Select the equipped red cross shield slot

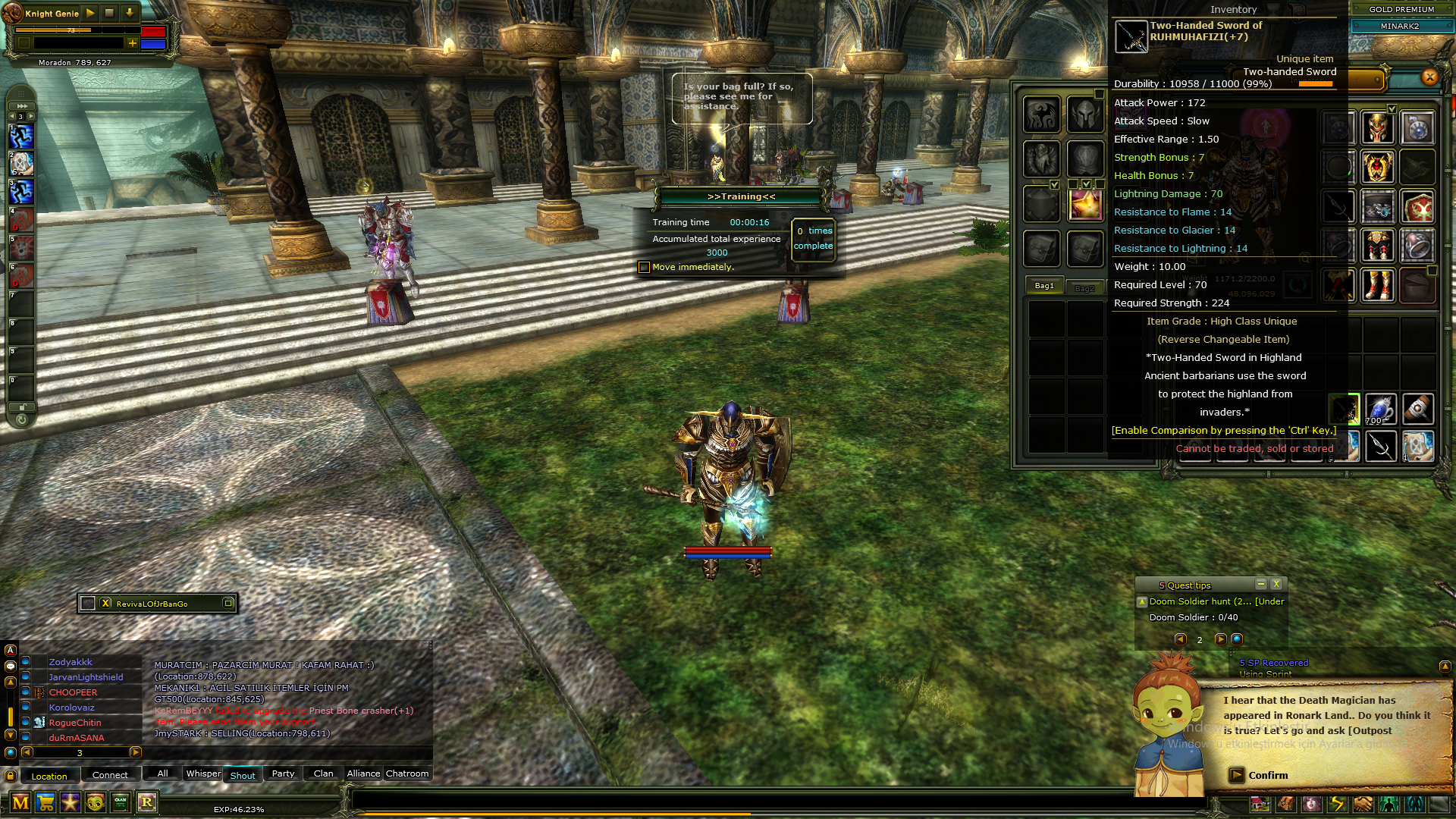pyautogui.click(x=1417, y=207)
